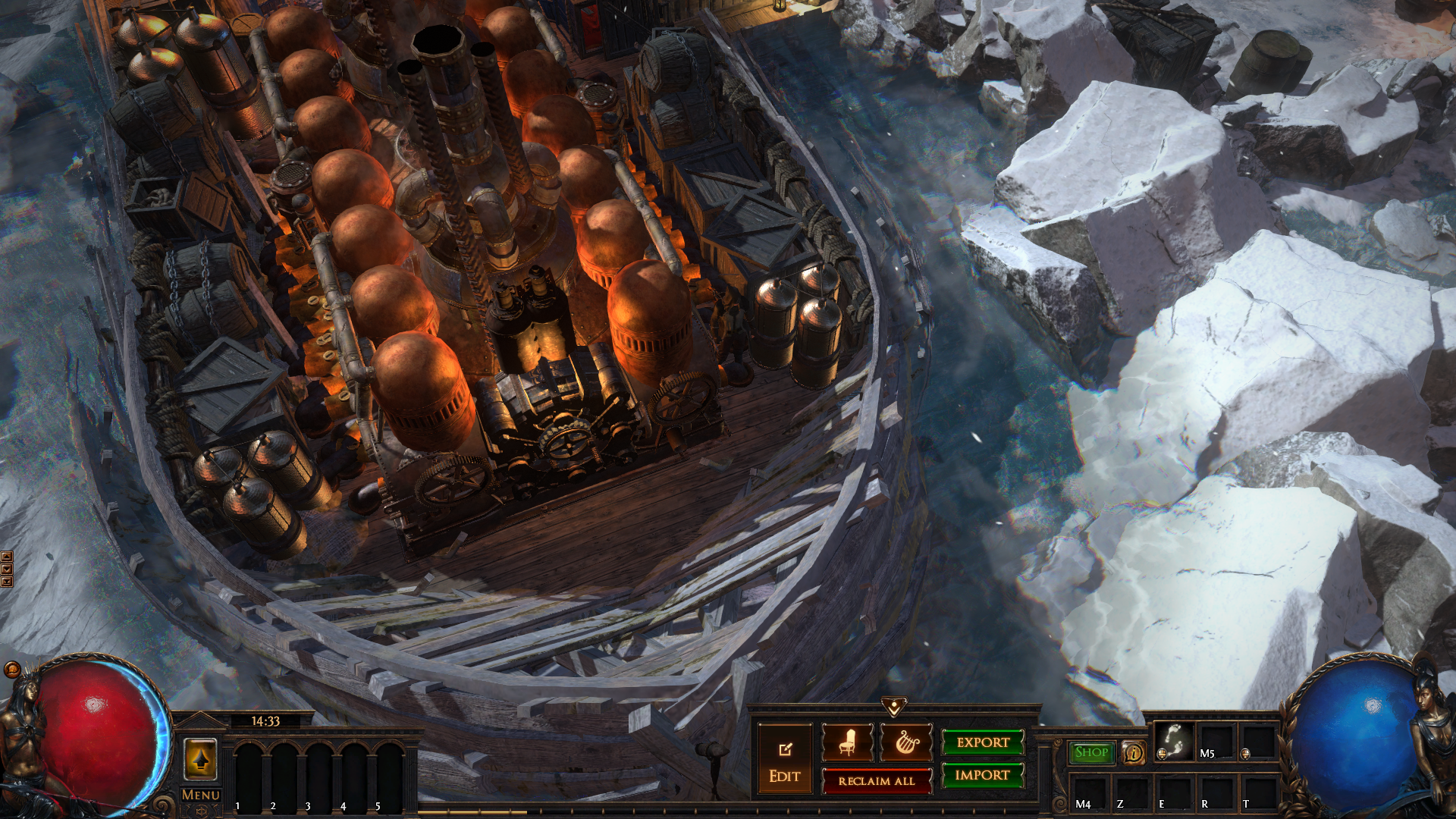The image size is (1456, 819).
Task: Open the chair decorations button
Action: point(847,743)
